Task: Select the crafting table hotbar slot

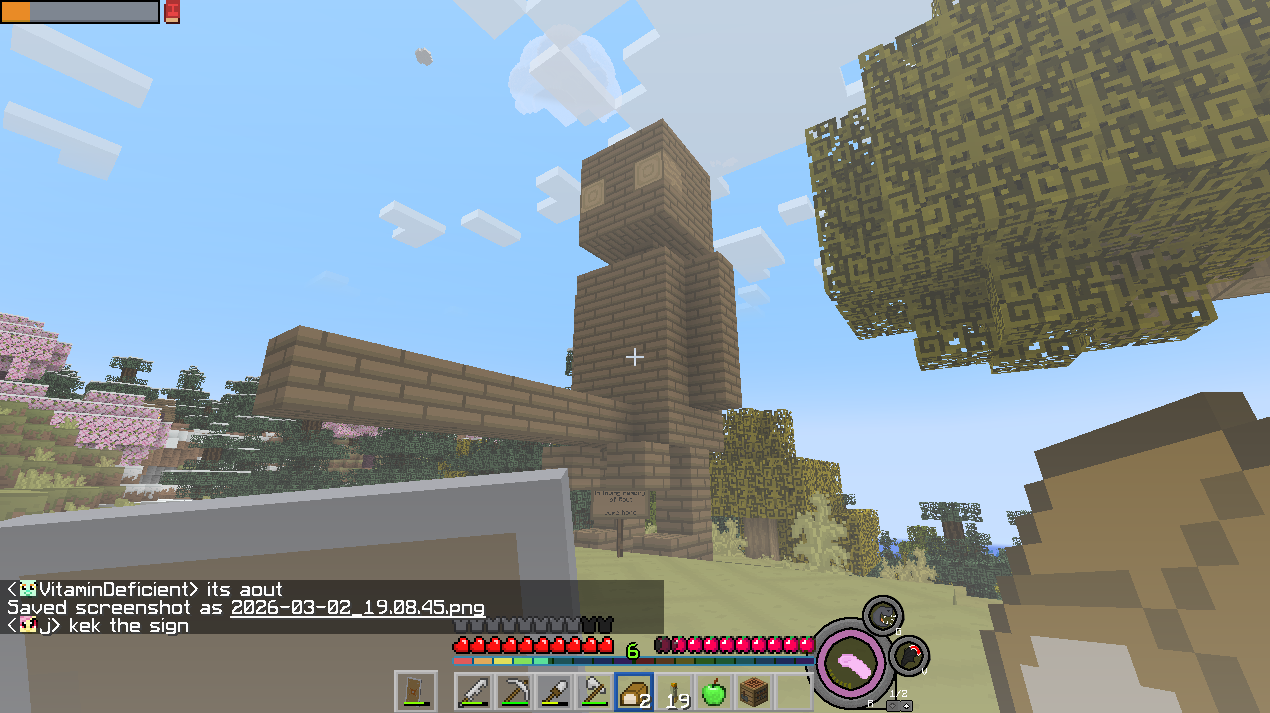Action: pos(752,692)
